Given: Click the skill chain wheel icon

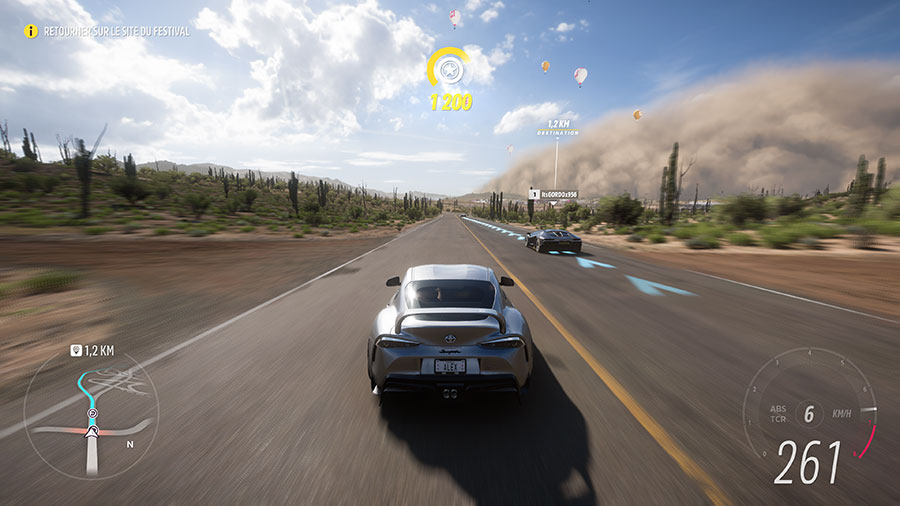Looking at the screenshot, I should click(x=449, y=70).
